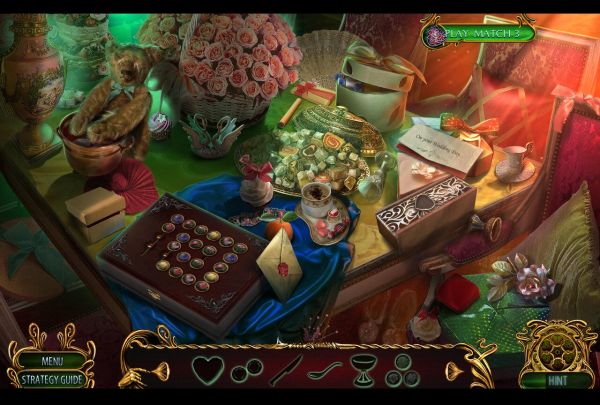The height and width of the screenshot is (405, 600).
Task: Select the two-circles silhouette in the item bar
Action: tap(246, 371)
